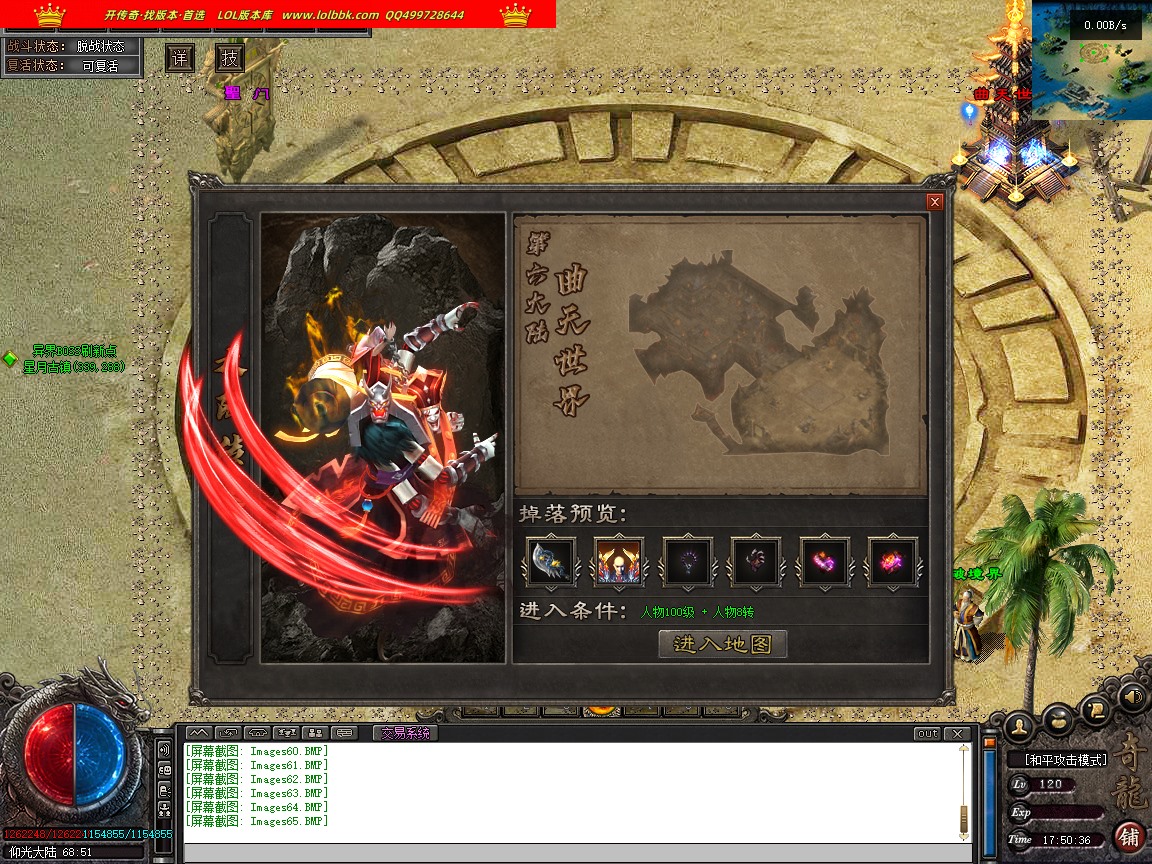View the dark spiked necklace drop
Viewport: 1152px width, 864px height.
pyautogui.click(x=688, y=562)
